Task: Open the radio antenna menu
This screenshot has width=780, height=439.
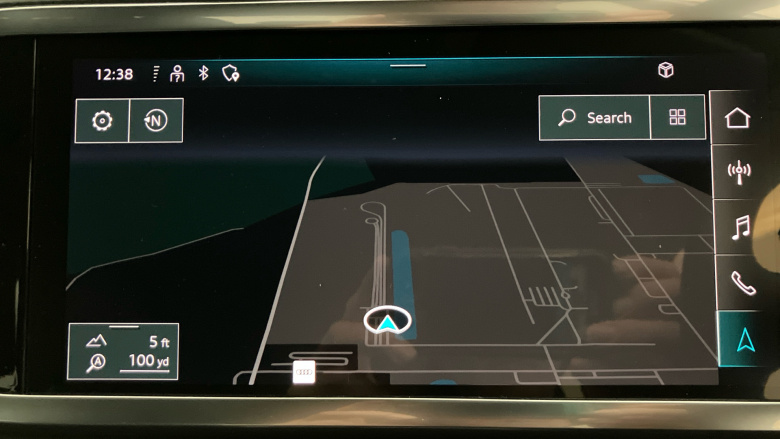Action: click(x=739, y=173)
